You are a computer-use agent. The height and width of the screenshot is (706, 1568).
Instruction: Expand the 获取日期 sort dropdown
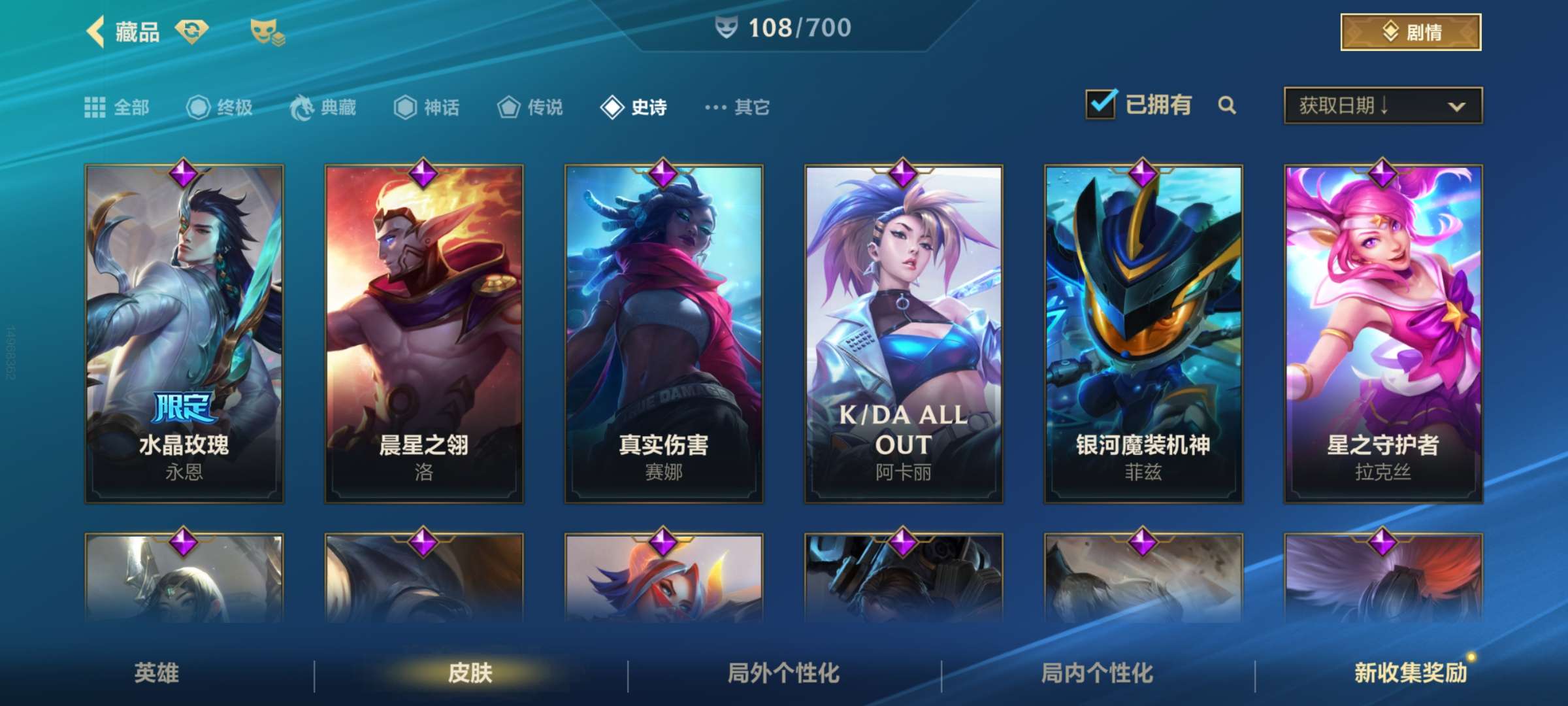point(1382,105)
